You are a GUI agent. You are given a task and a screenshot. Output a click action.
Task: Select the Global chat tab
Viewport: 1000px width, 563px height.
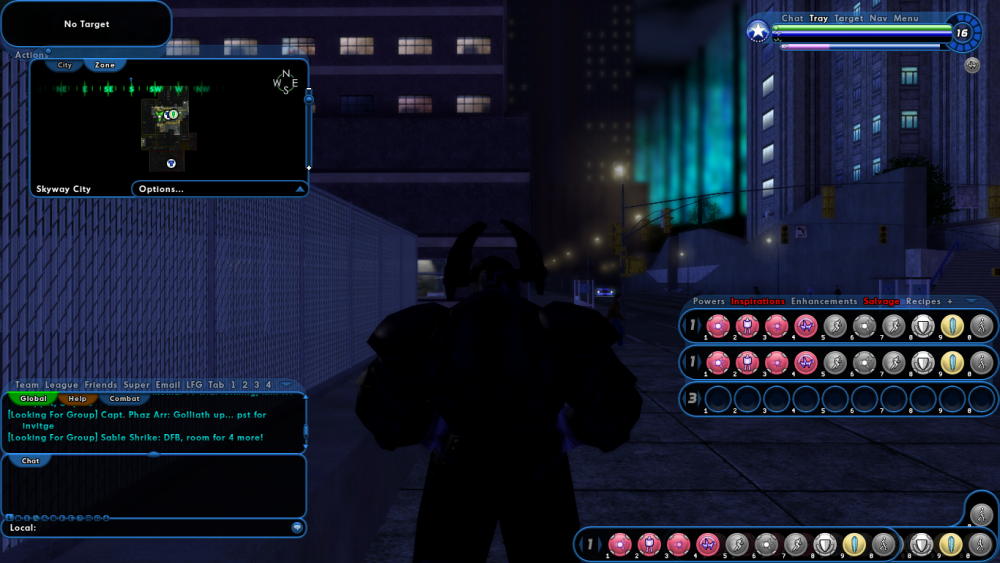click(33, 398)
